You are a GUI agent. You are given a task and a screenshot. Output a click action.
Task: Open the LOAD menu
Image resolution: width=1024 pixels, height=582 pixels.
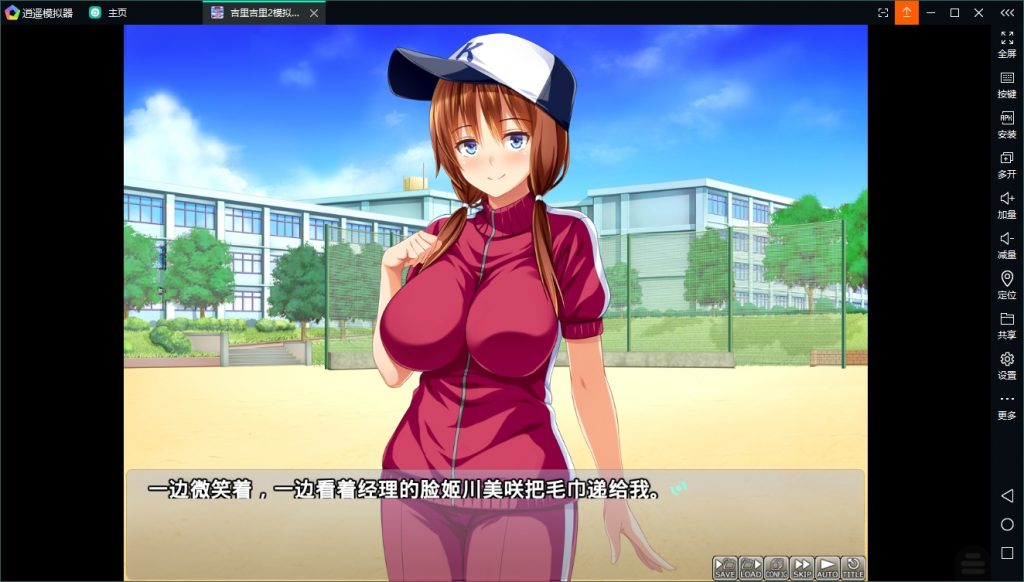coord(750,568)
